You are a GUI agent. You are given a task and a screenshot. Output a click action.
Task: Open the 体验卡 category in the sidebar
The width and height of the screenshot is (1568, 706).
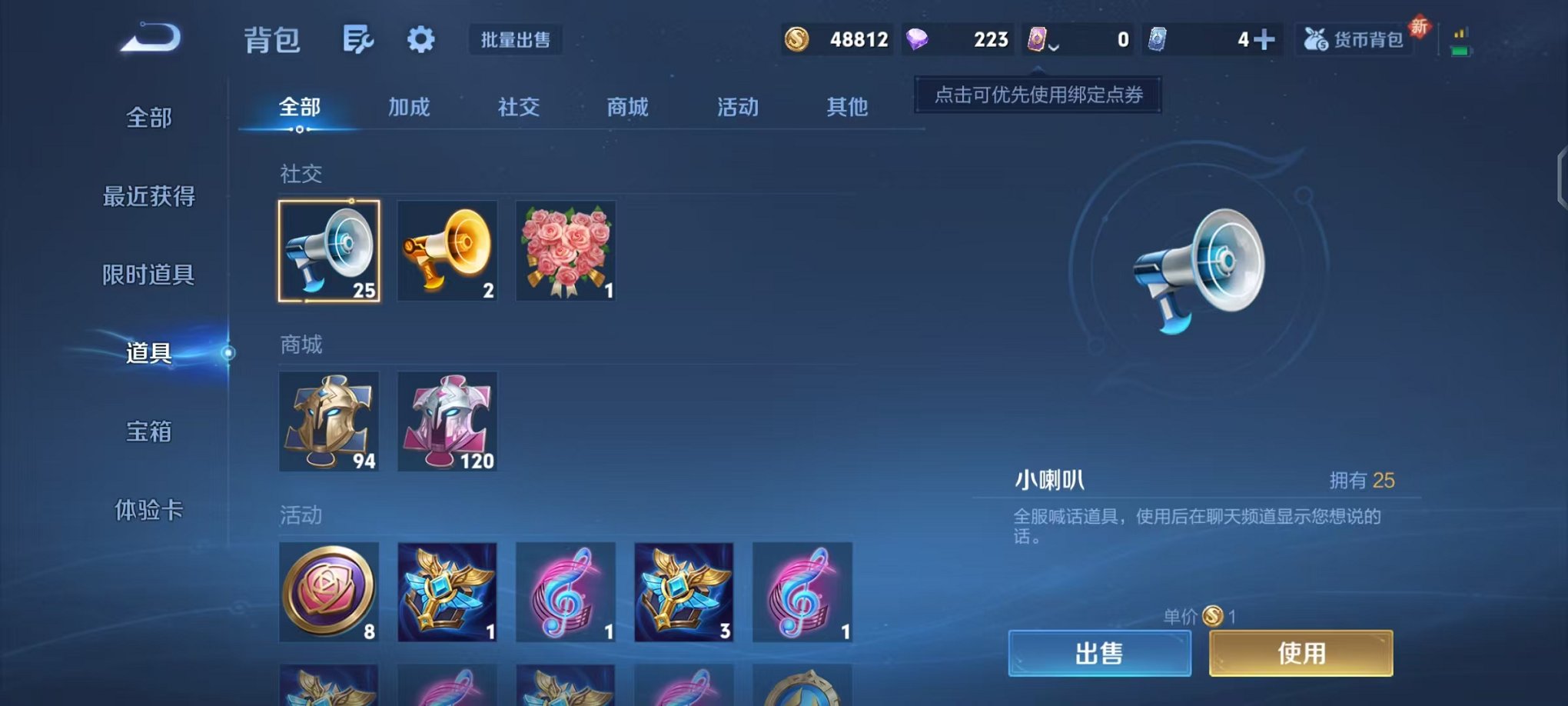point(148,511)
